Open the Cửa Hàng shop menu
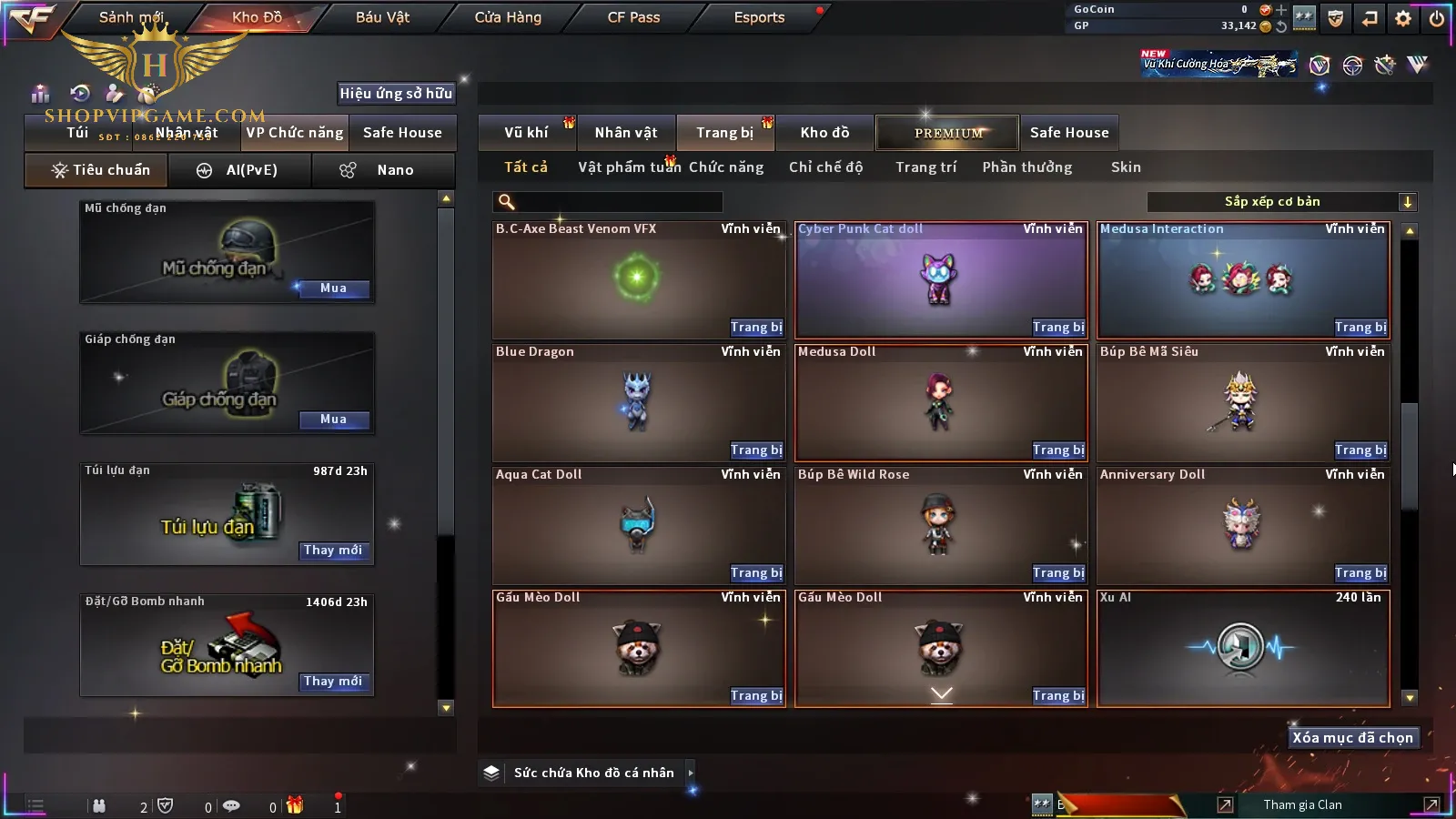The width and height of the screenshot is (1456, 819). click(508, 17)
